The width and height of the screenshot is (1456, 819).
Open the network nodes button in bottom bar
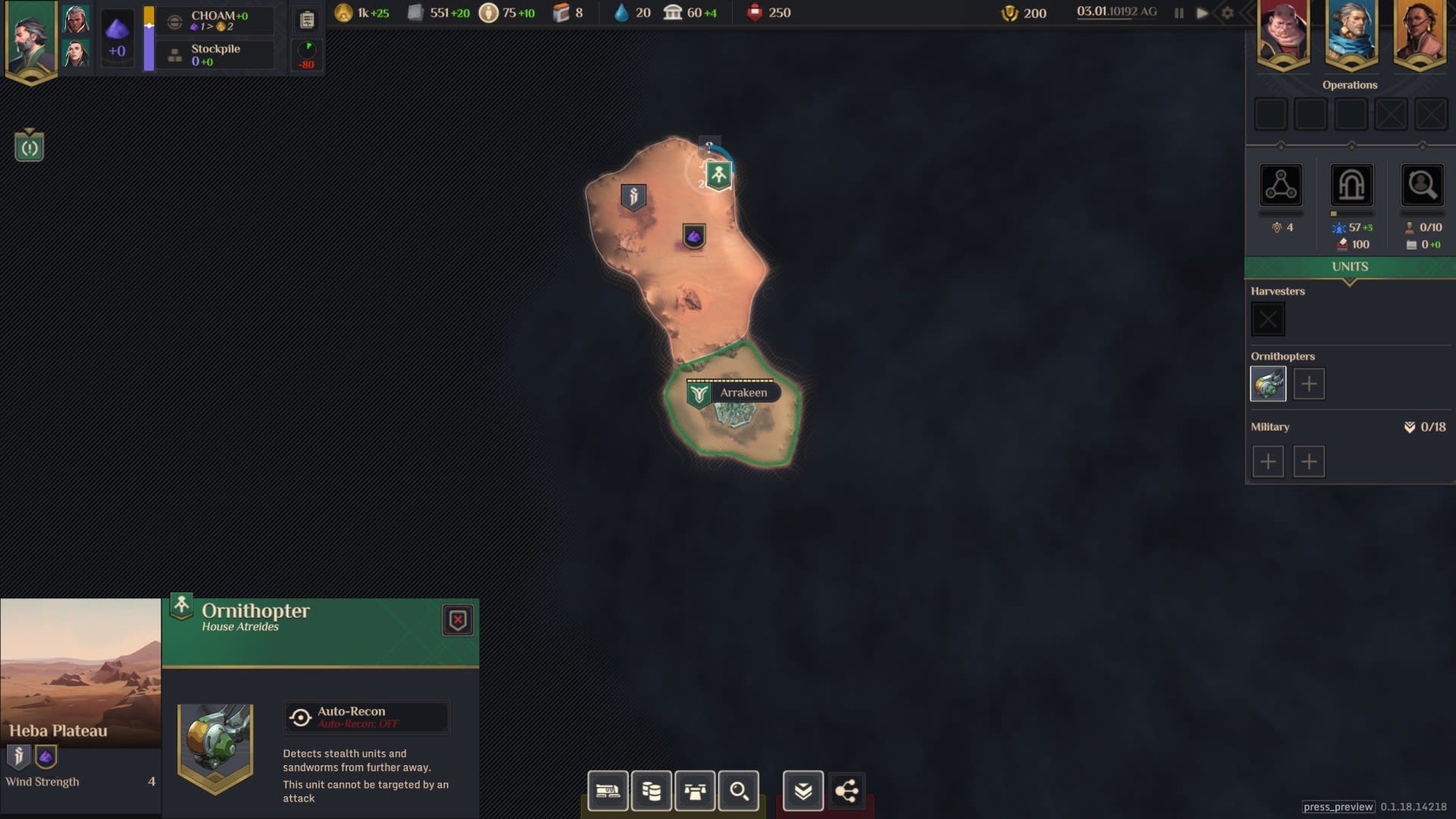tap(846, 791)
